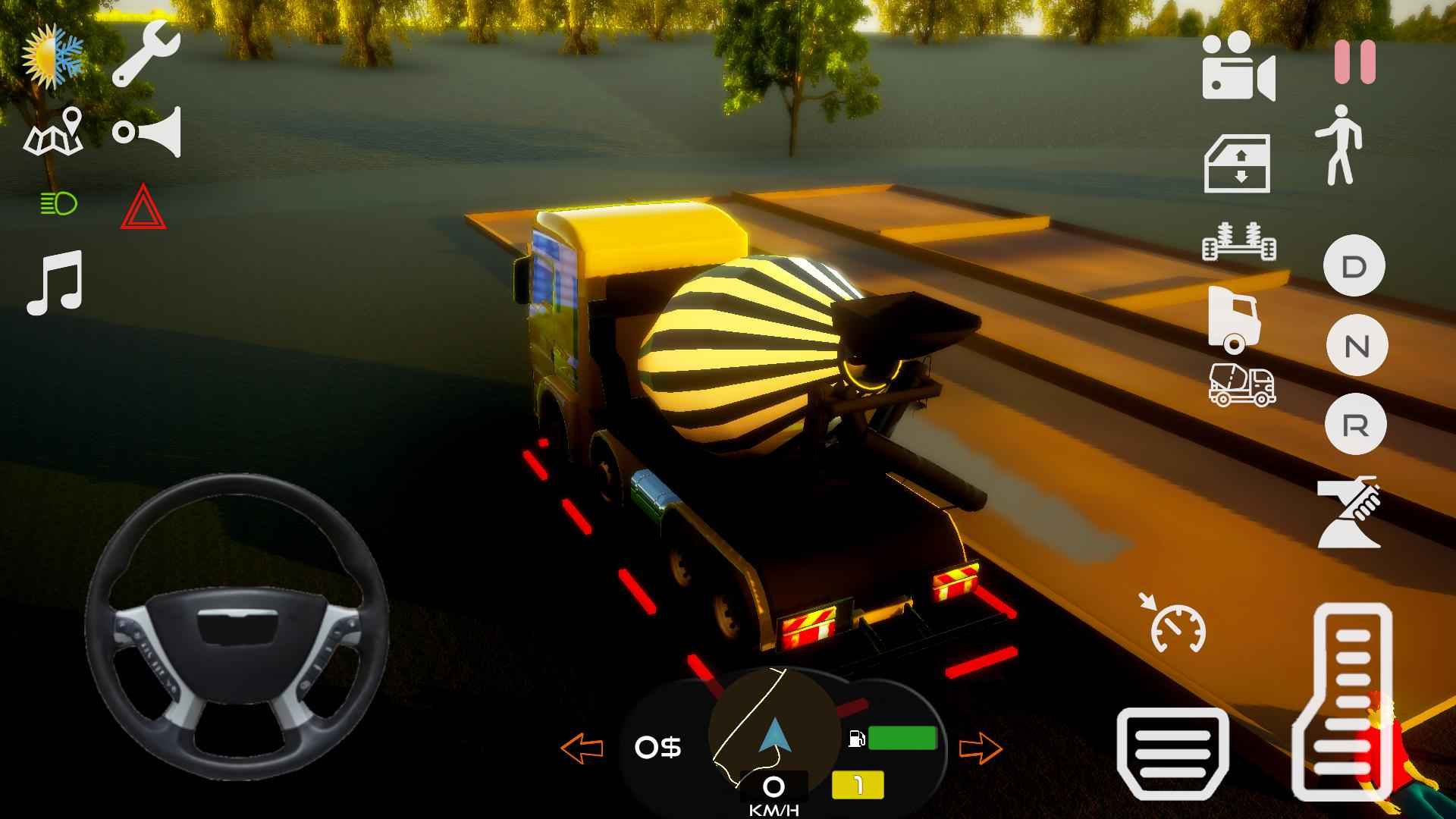This screenshot has height=819, width=1456.
Task: Tap the truck cab icon
Action: pos(1234,319)
